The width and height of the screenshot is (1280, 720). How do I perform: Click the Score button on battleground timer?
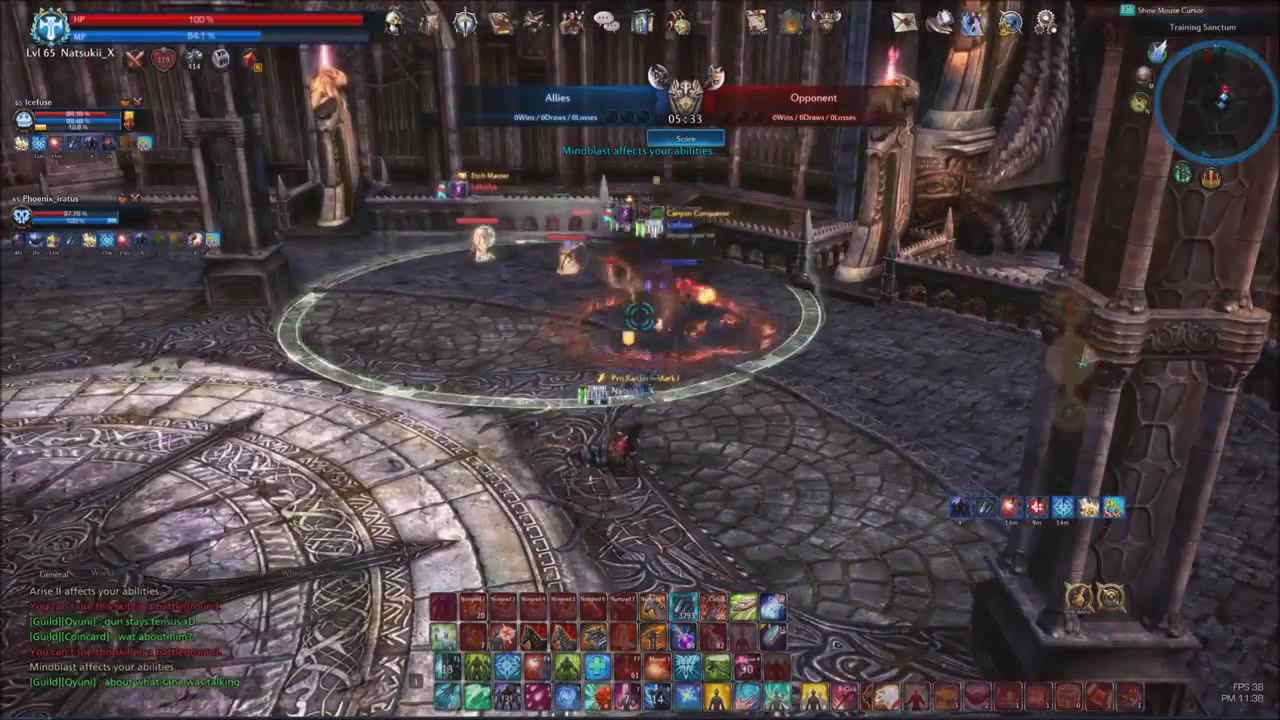point(685,138)
